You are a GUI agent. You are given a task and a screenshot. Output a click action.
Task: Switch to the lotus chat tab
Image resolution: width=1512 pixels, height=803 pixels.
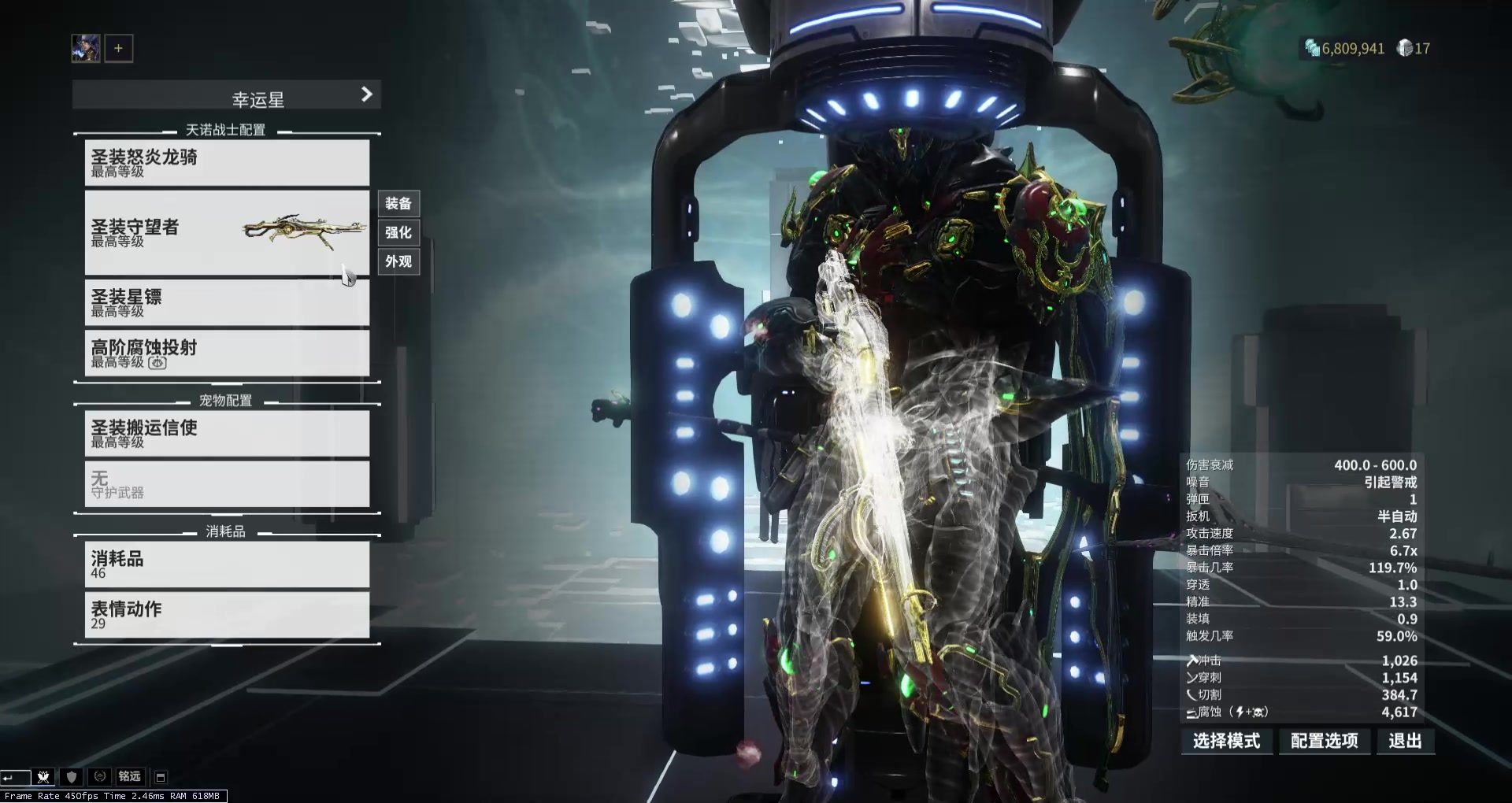(x=43, y=777)
